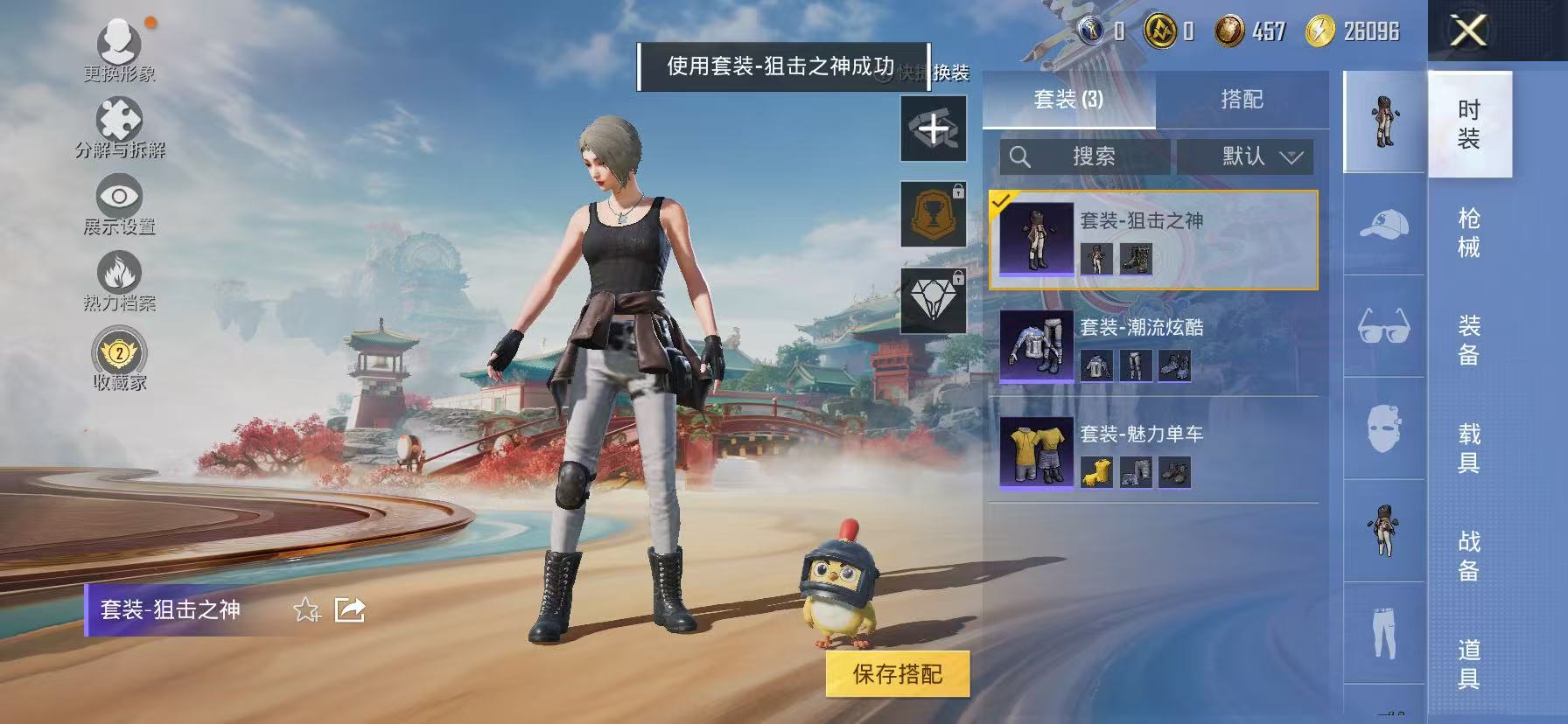The height and width of the screenshot is (724, 1568).
Task: Select the 分解与拆解 dismantle icon
Action: tap(116, 118)
